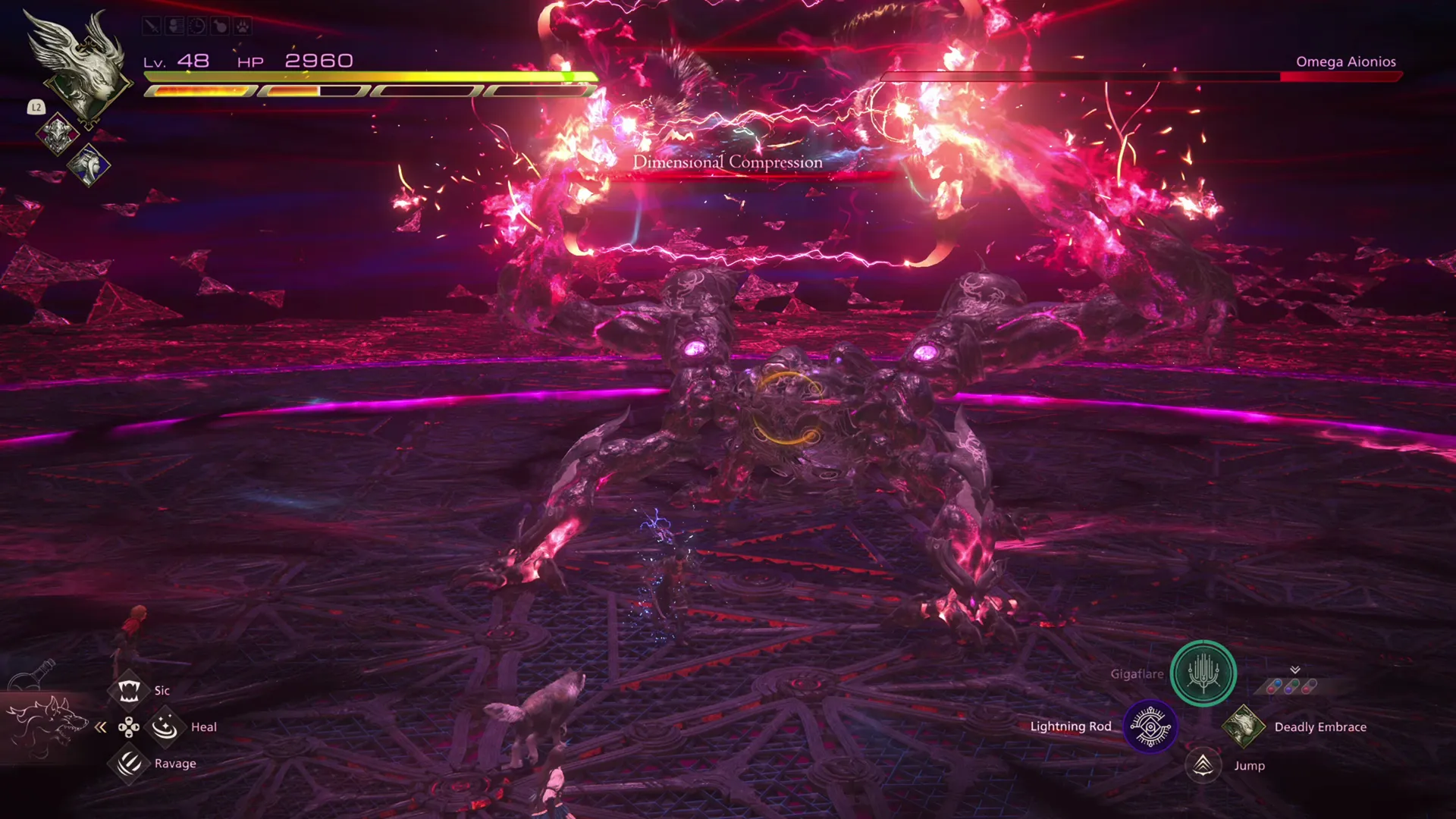
Task: Click the sword attack status icon
Action: [x=150, y=26]
